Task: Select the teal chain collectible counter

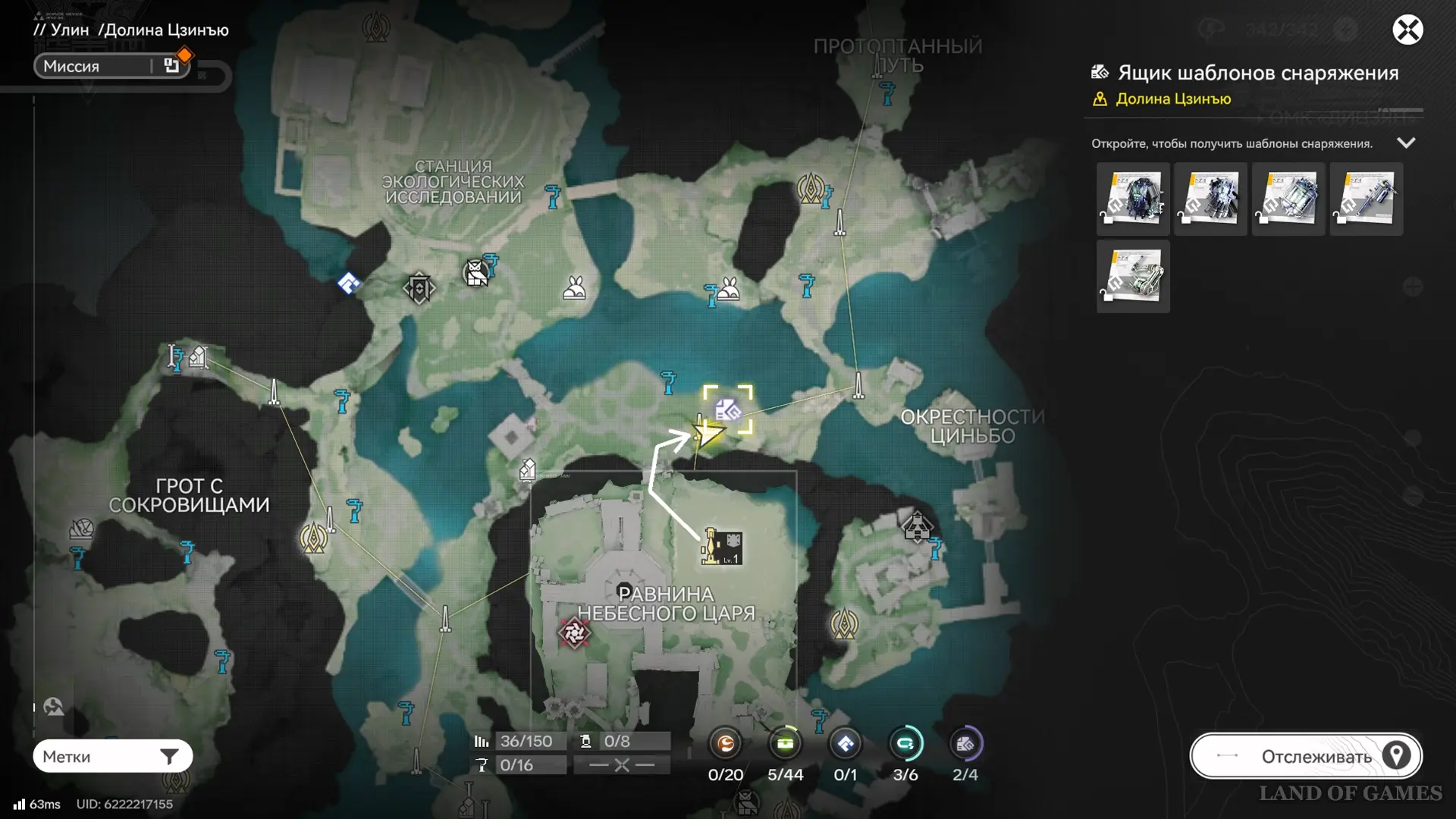Action: pos(905,744)
